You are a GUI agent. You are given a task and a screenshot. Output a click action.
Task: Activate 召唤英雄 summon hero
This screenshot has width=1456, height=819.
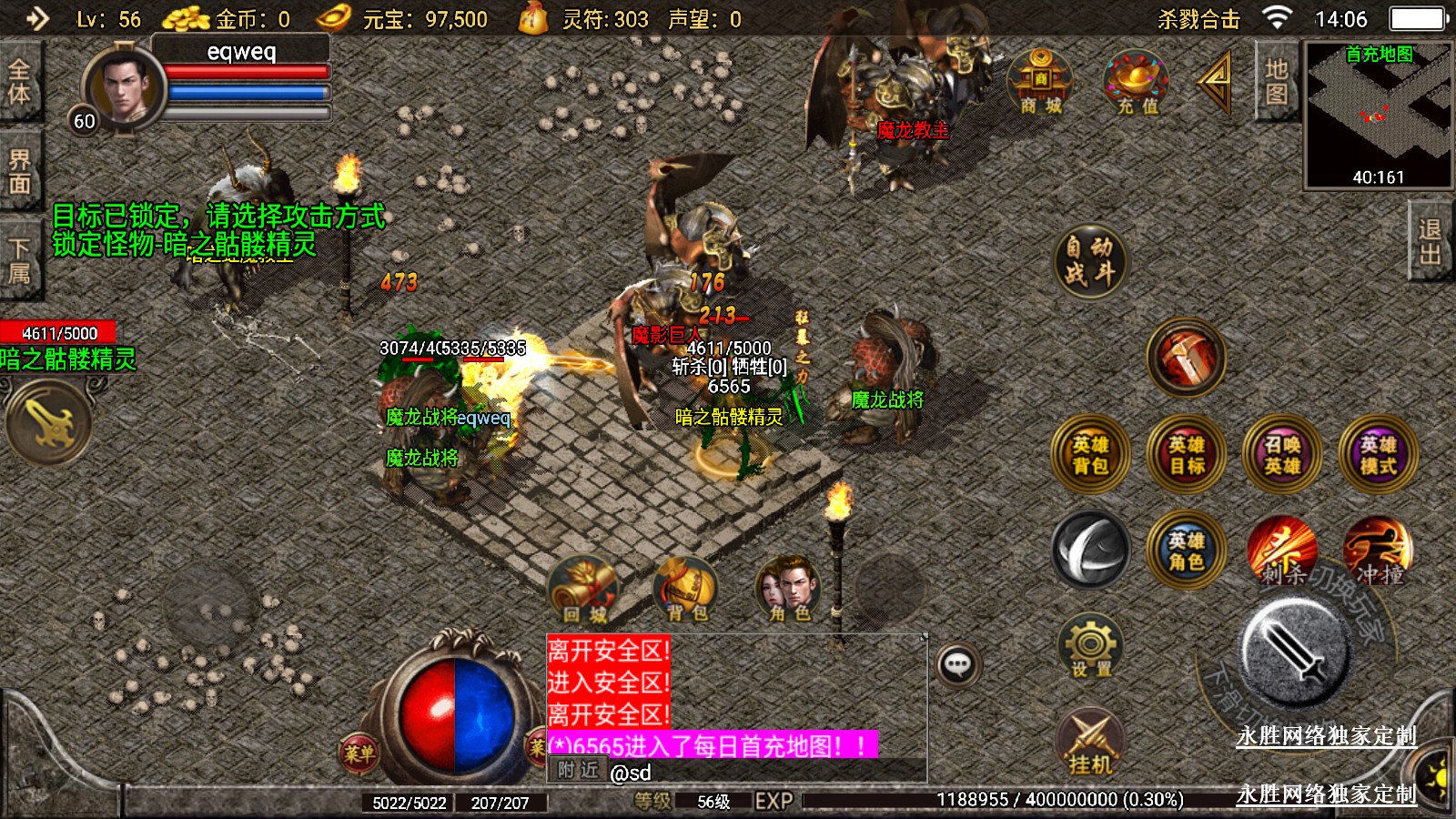[x=1282, y=455]
